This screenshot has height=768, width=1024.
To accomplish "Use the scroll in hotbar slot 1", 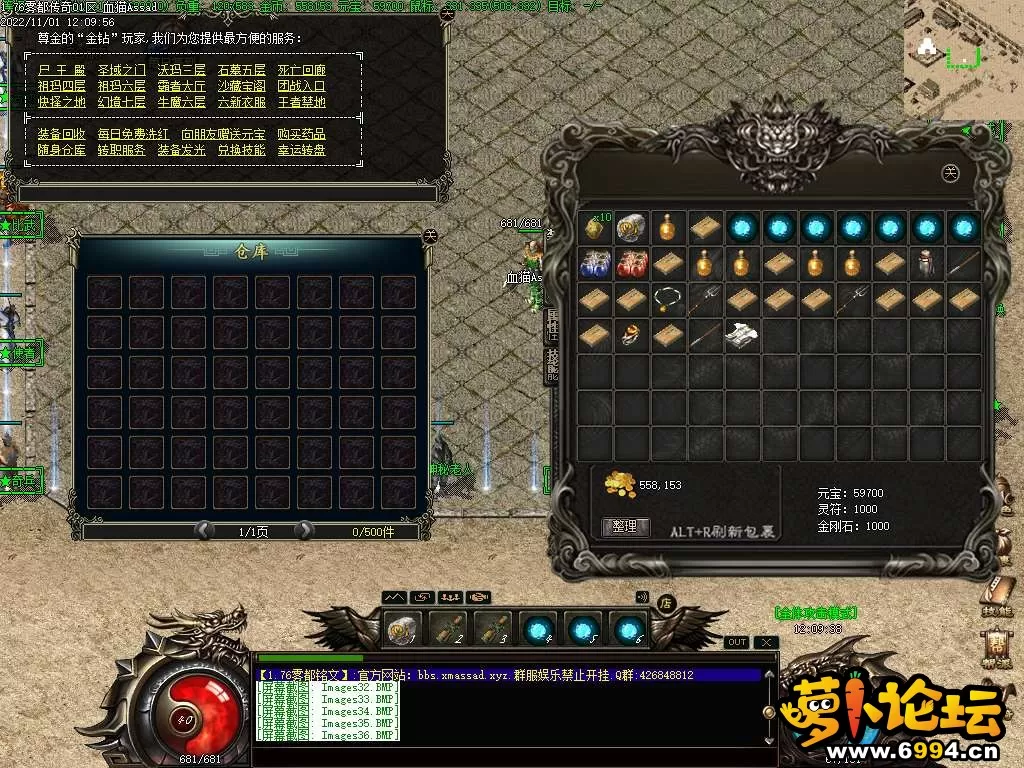I will point(403,629).
